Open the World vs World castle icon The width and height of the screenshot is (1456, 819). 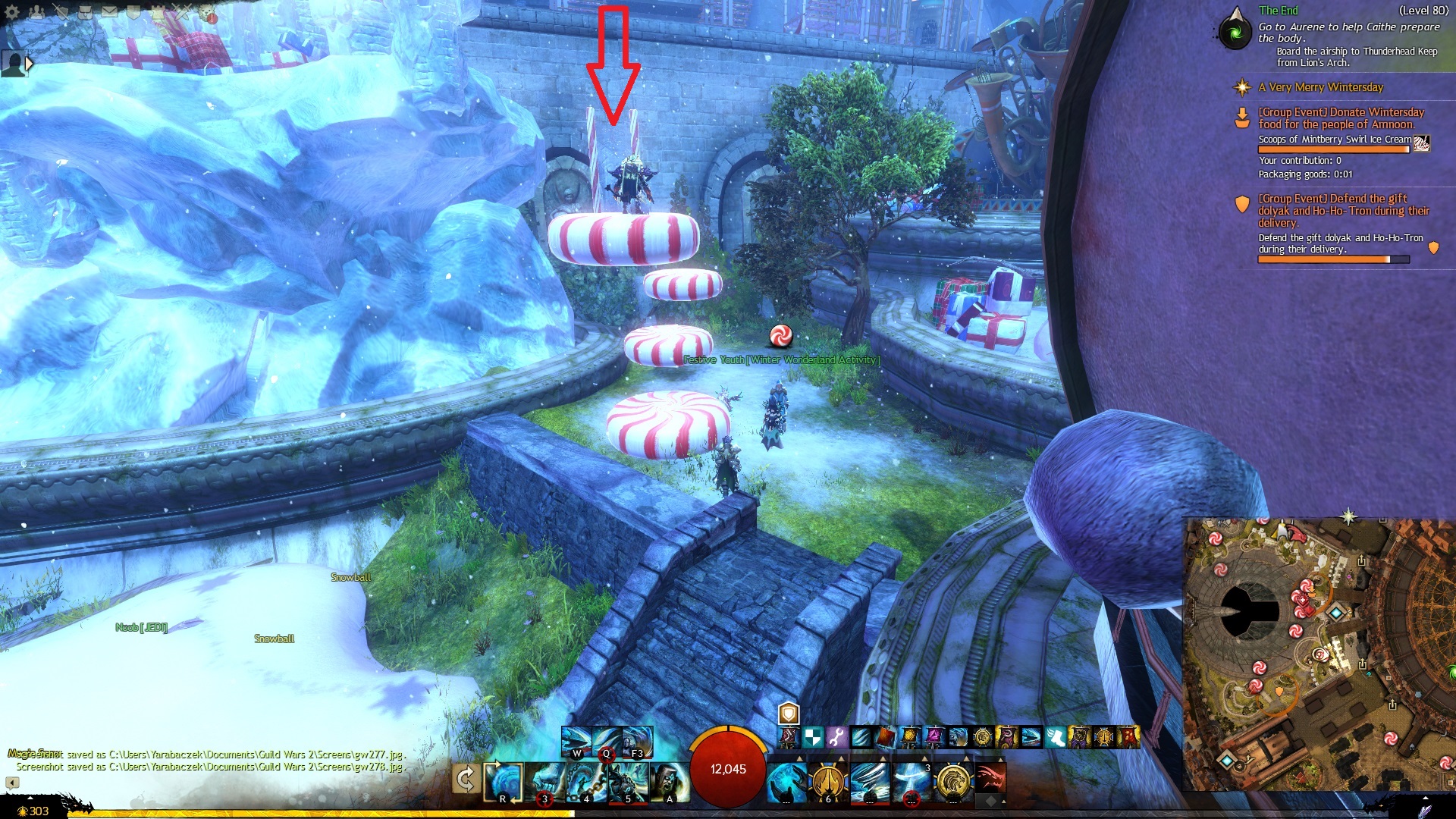(x=158, y=12)
